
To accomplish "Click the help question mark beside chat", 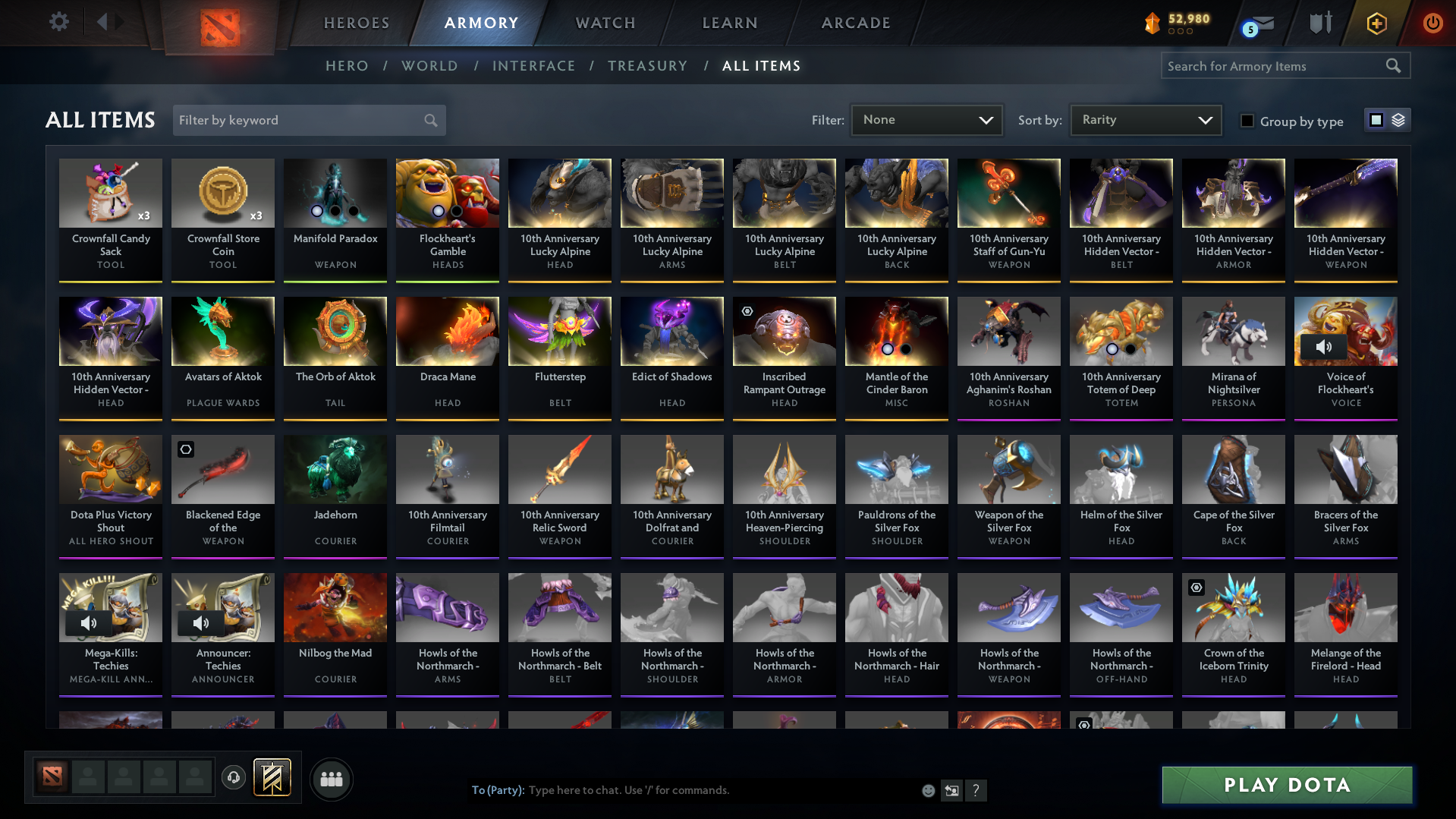I will click(x=976, y=790).
